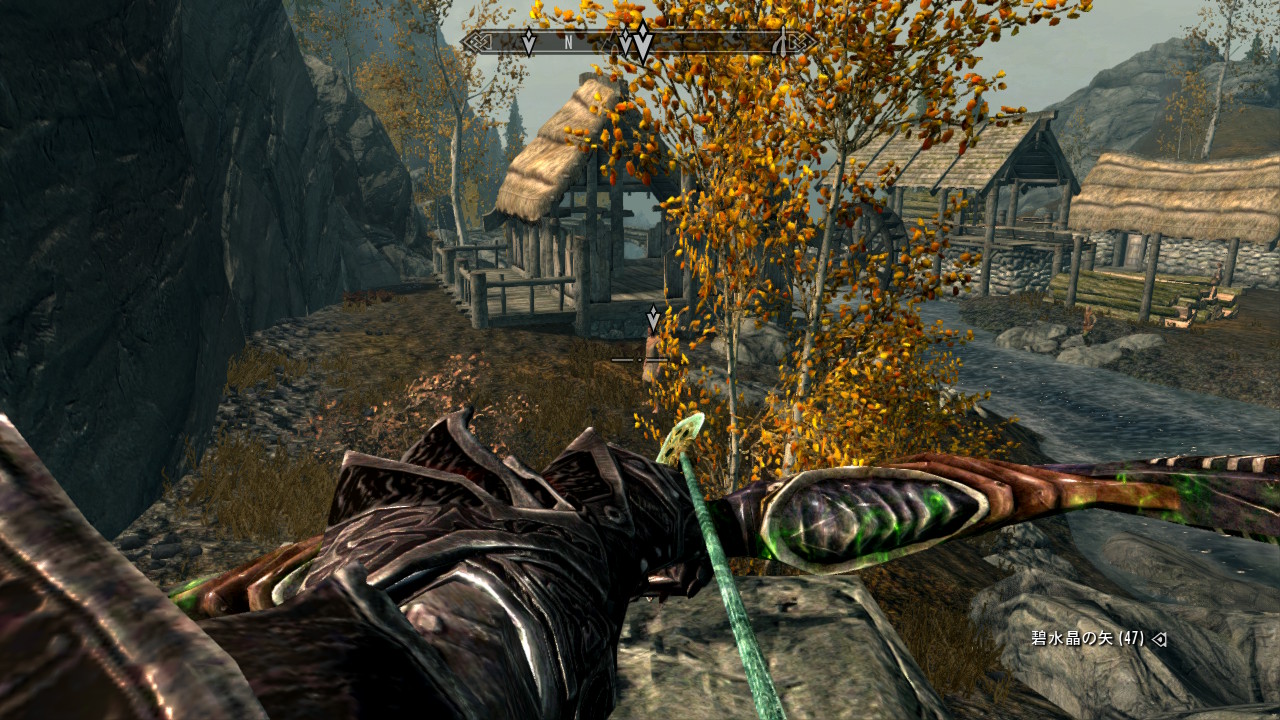Click the largest quest arrow on the compass
The width and height of the screenshot is (1280, 720).
point(643,45)
